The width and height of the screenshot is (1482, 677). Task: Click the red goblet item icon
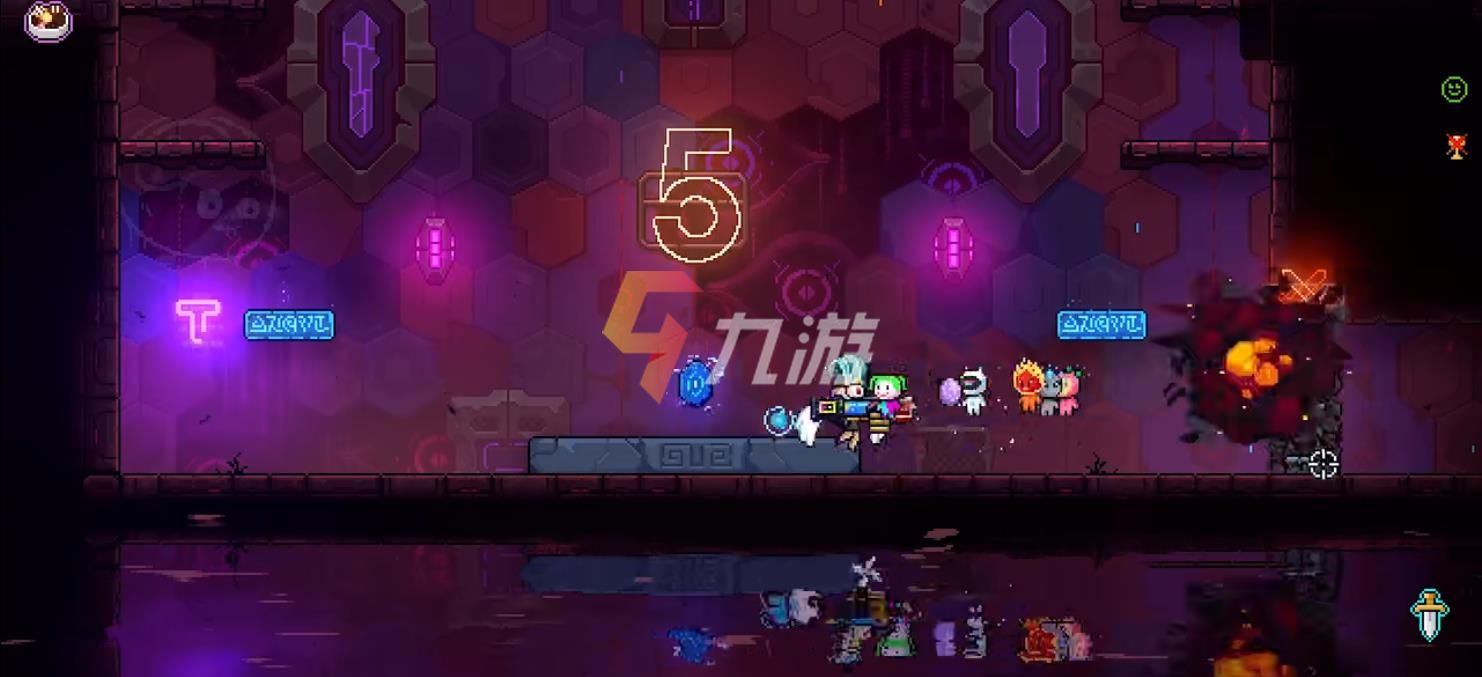tap(1456, 146)
